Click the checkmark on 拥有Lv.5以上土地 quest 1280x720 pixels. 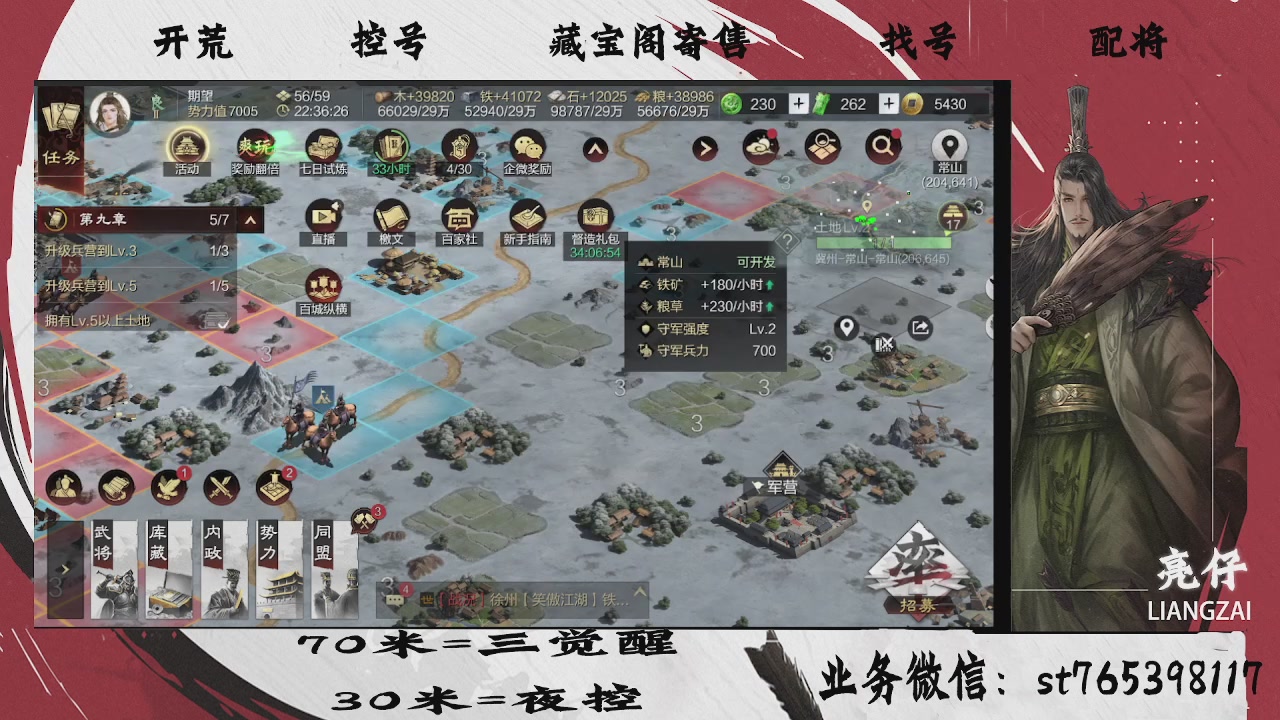(226, 323)
